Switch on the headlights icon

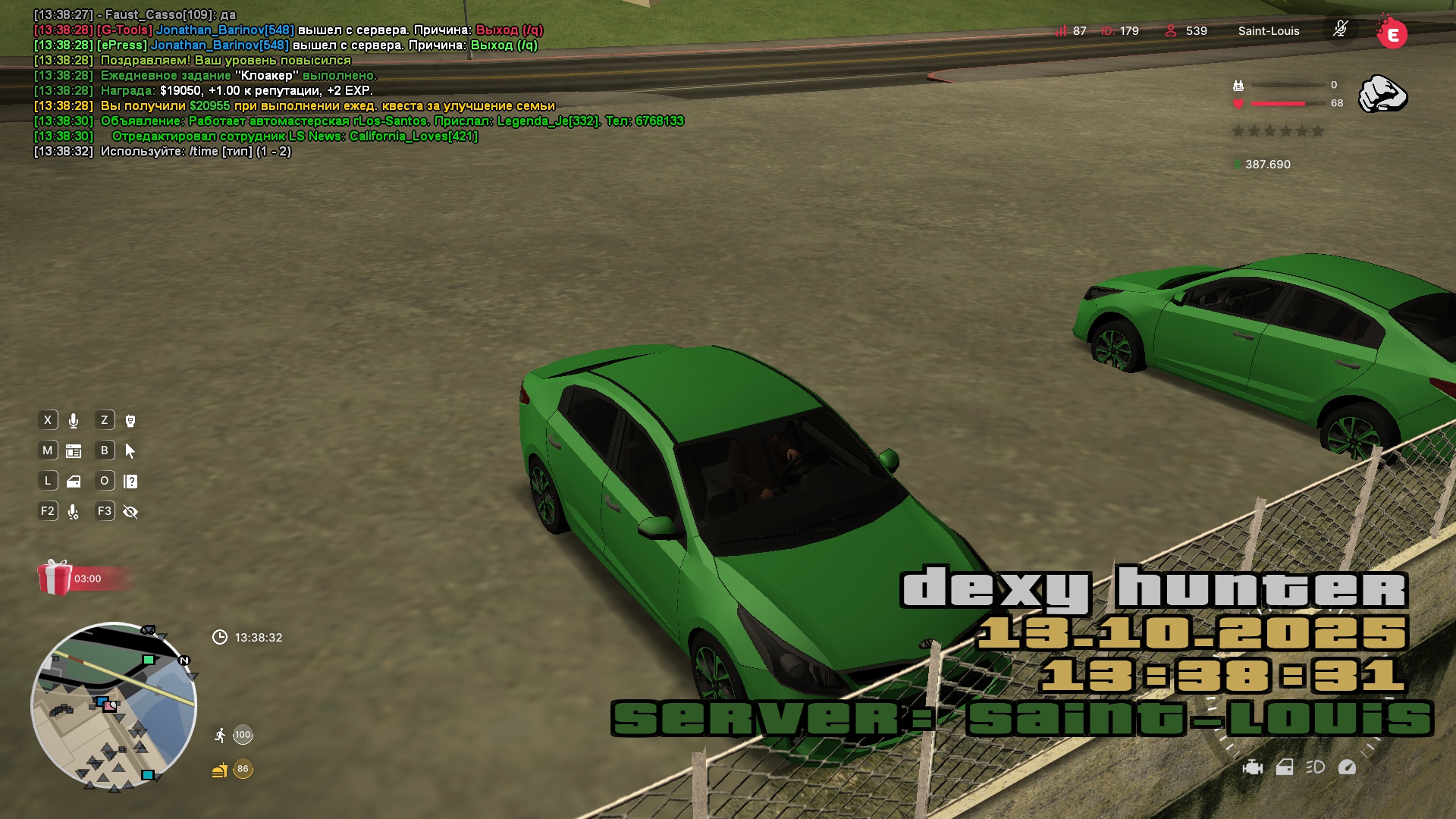pos(1316,767)
